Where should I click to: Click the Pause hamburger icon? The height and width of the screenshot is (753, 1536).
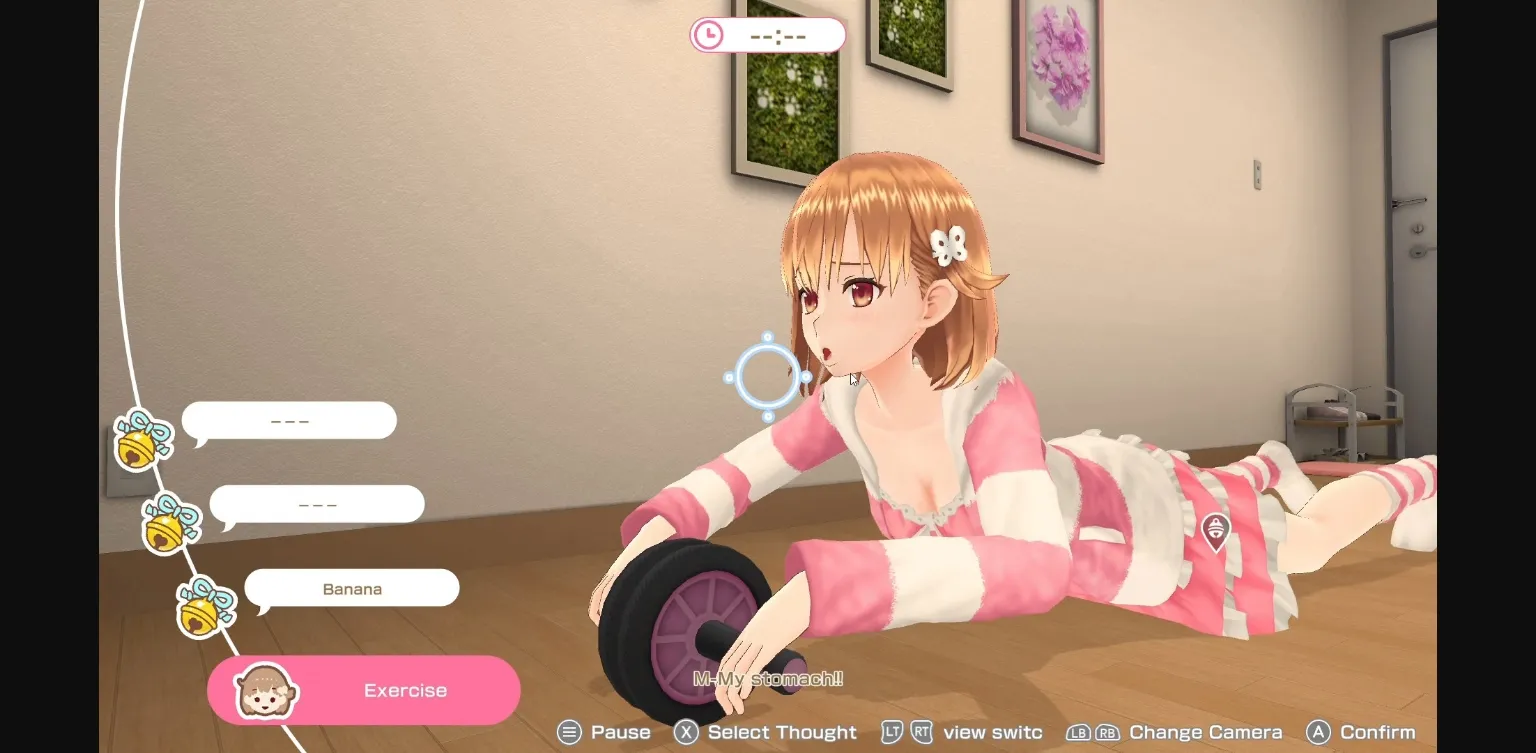tap(570, 732)
